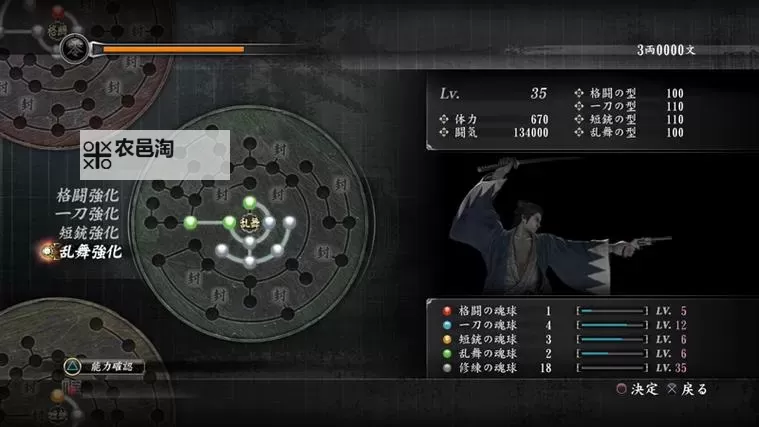Viewport: 759px width, 427px height.
Task: Select the 格闘強化 menu entry
Action: coord(88,194)
